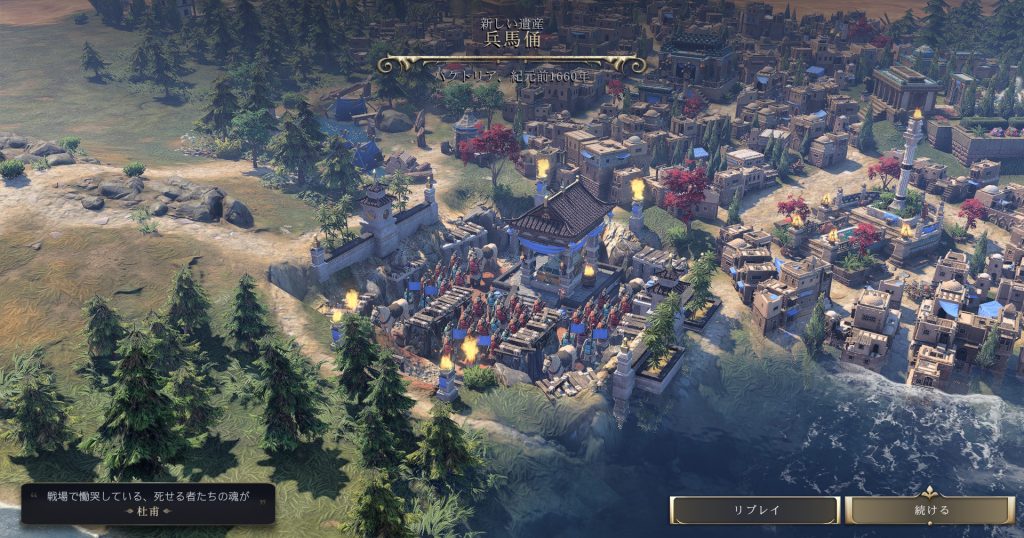
Task: Continue with the 続ける button
Action: coord(930,510)
